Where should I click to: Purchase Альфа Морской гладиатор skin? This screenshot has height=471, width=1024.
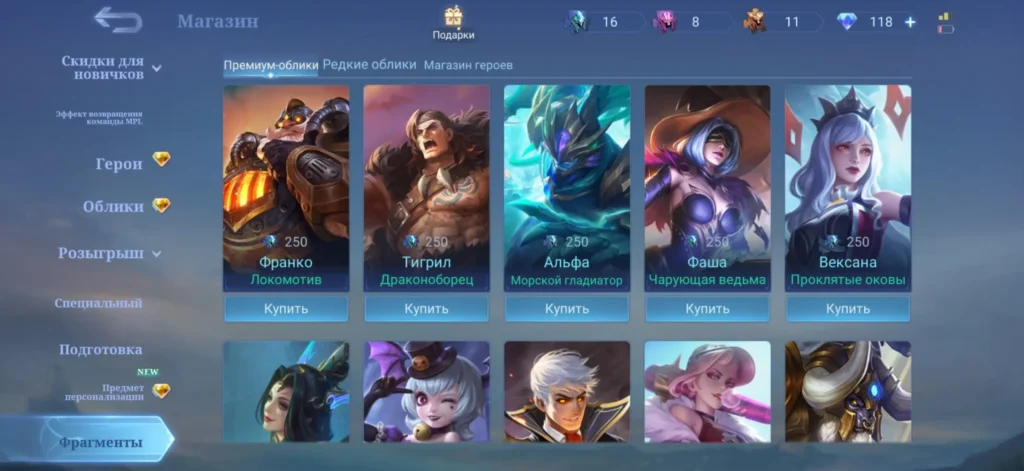567,309
